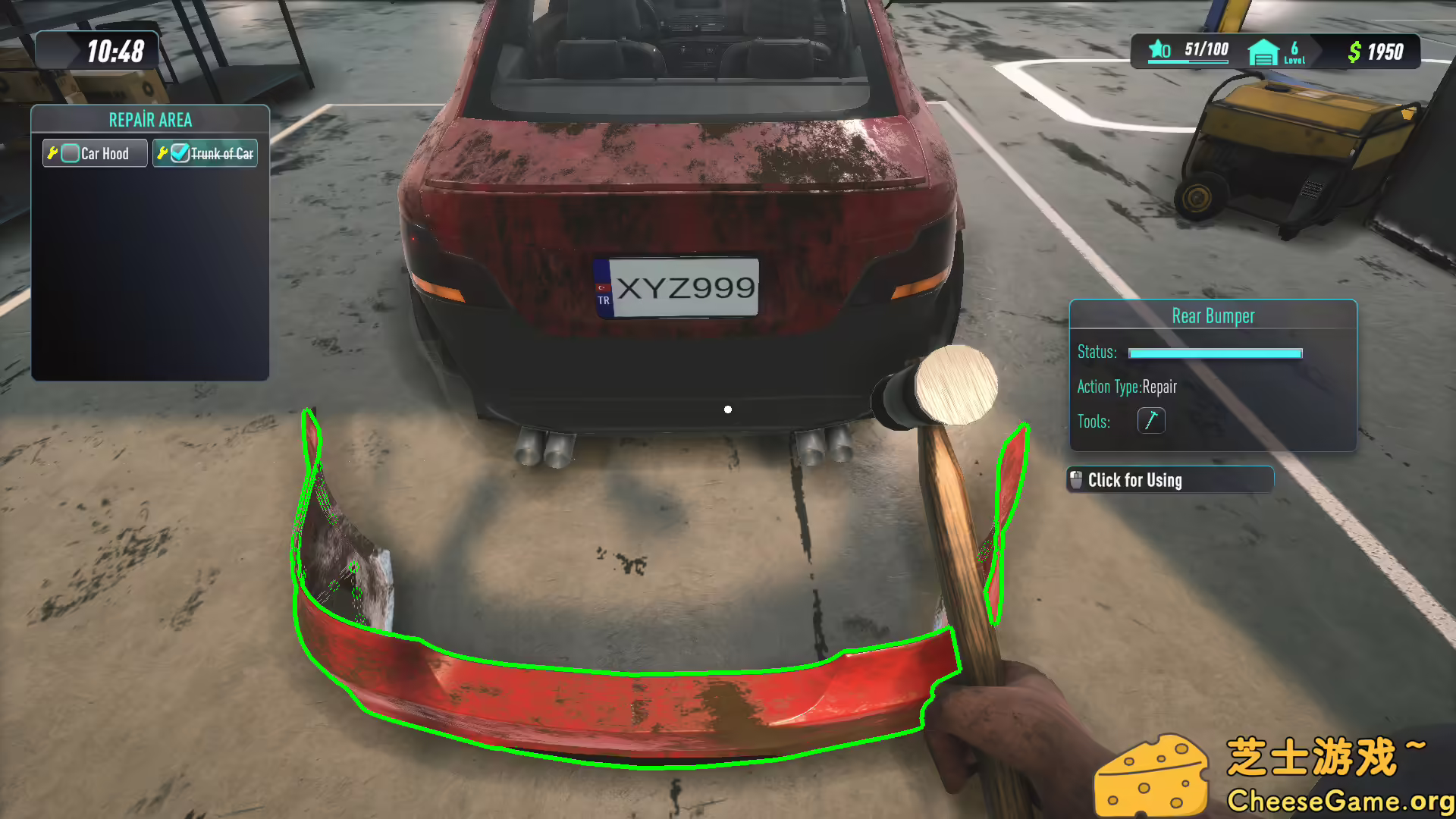1456x819 pixels.
Task: Click the wrench icon beside Car Hood
Action: (52, 152)
